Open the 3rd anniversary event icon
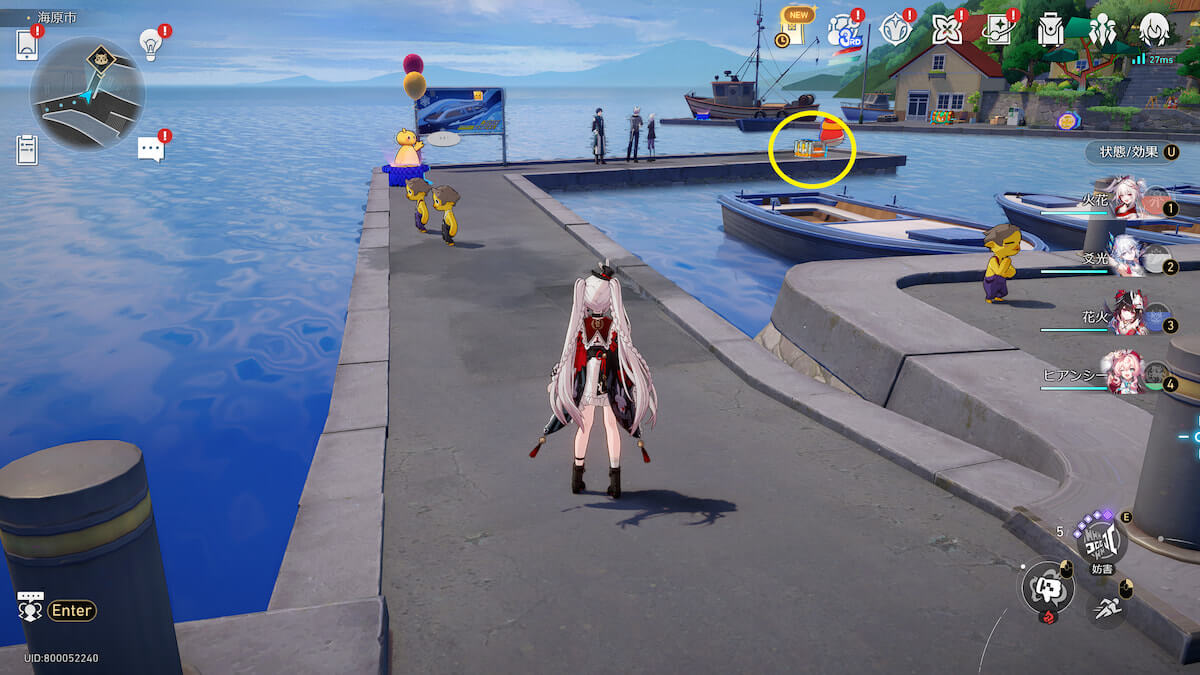1200x675 pixels. pyautogui.click(x=843, y=29)
